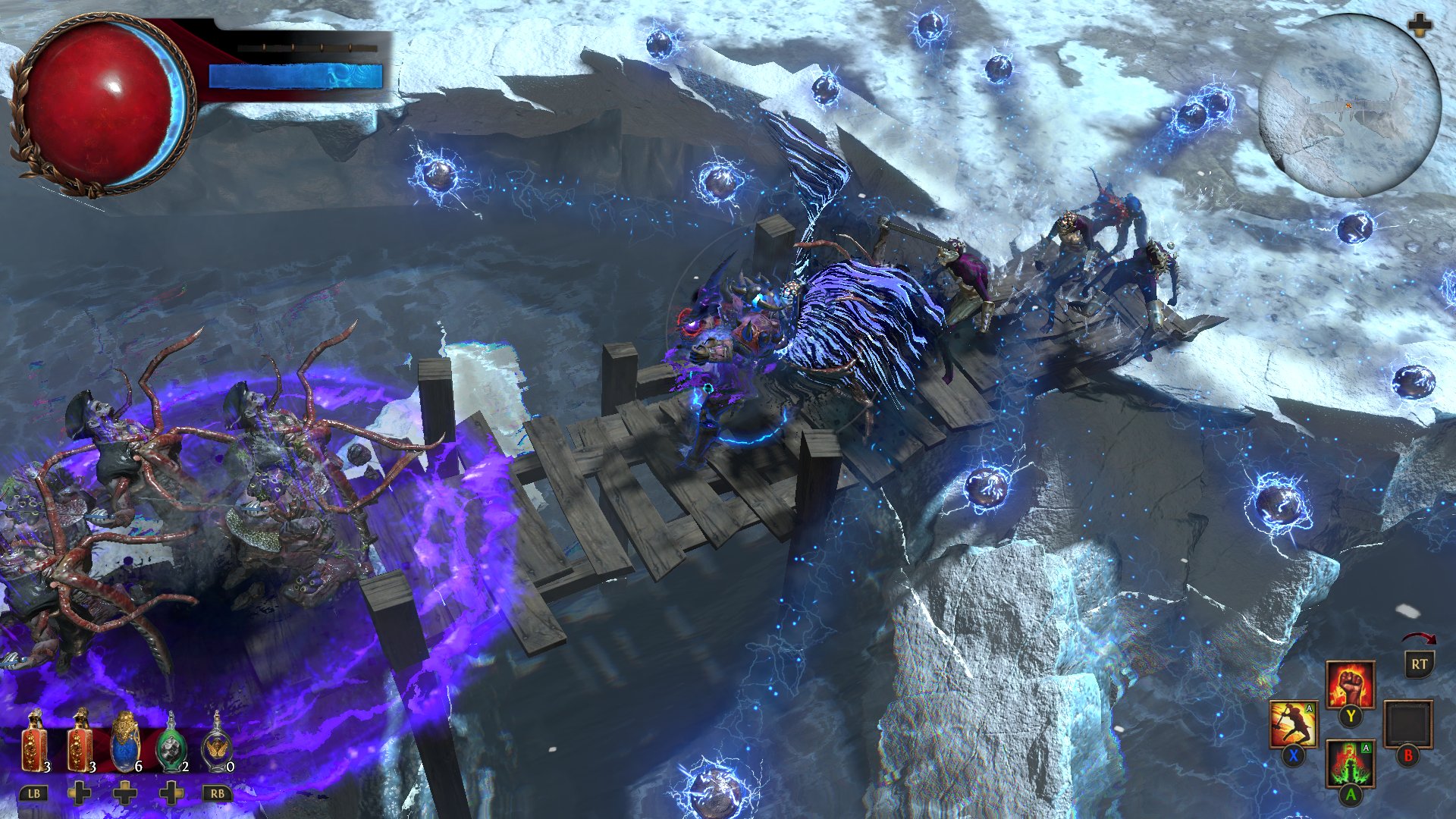
Task: Click the empty skill slot above B button
Action: click(x=1410, y=722)
